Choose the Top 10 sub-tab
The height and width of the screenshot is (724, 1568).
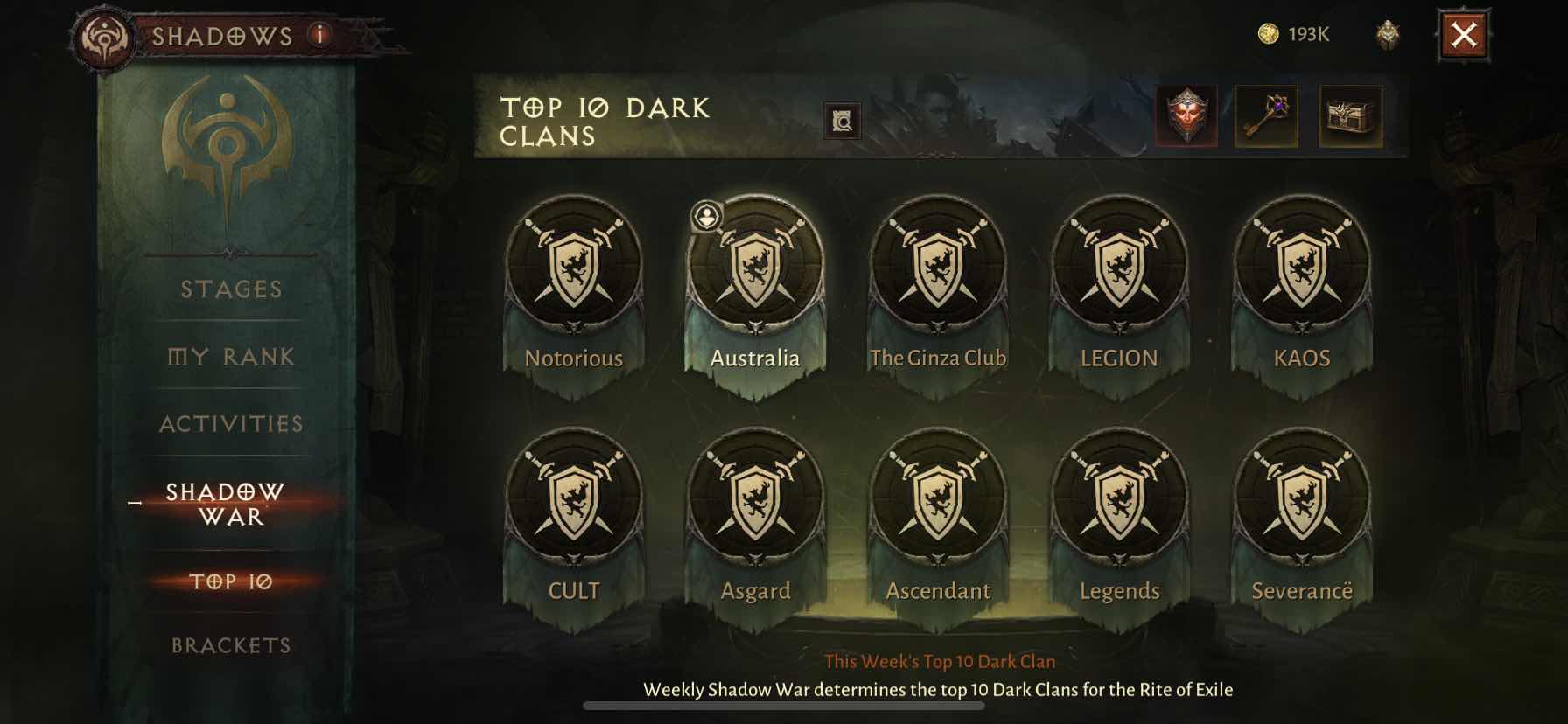tap(231, 581)
